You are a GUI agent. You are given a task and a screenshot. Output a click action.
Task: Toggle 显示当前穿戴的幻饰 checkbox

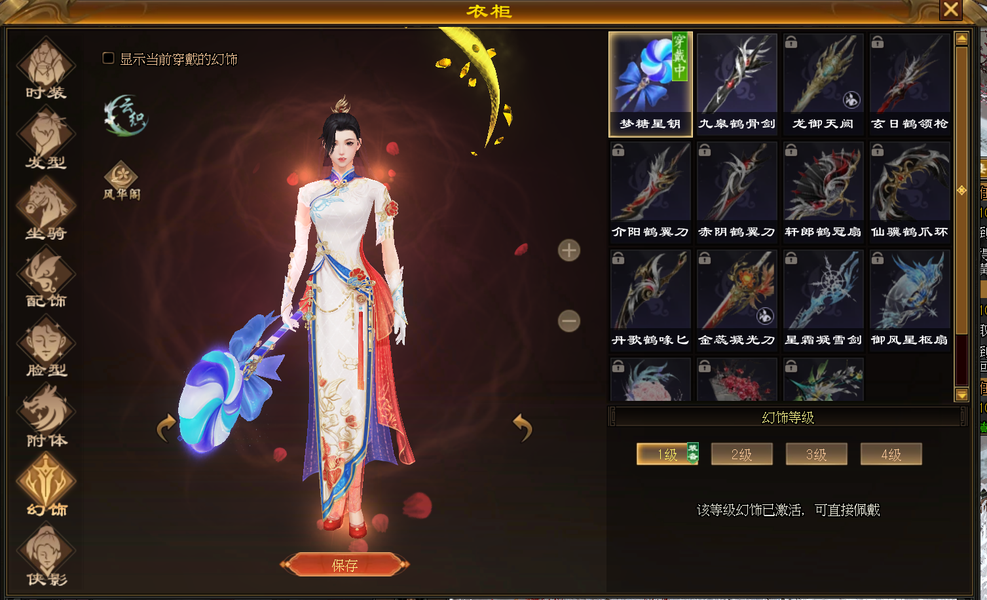[109, 59]
